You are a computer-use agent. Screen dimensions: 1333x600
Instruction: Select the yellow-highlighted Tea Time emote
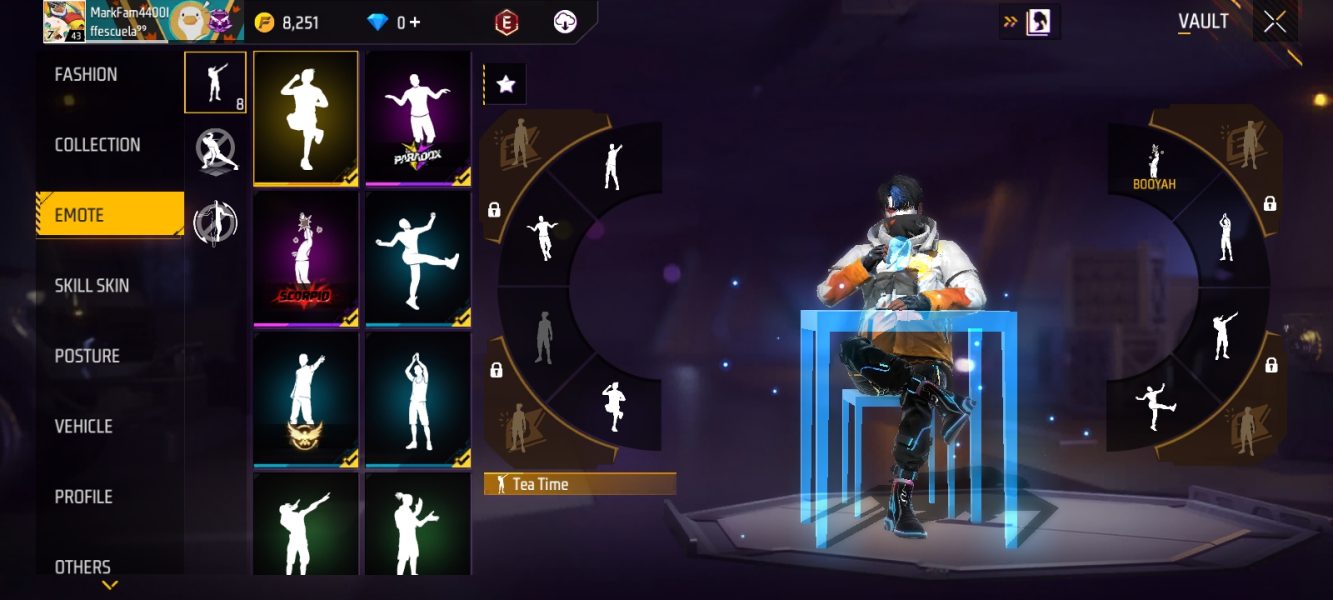coord(306,118)
